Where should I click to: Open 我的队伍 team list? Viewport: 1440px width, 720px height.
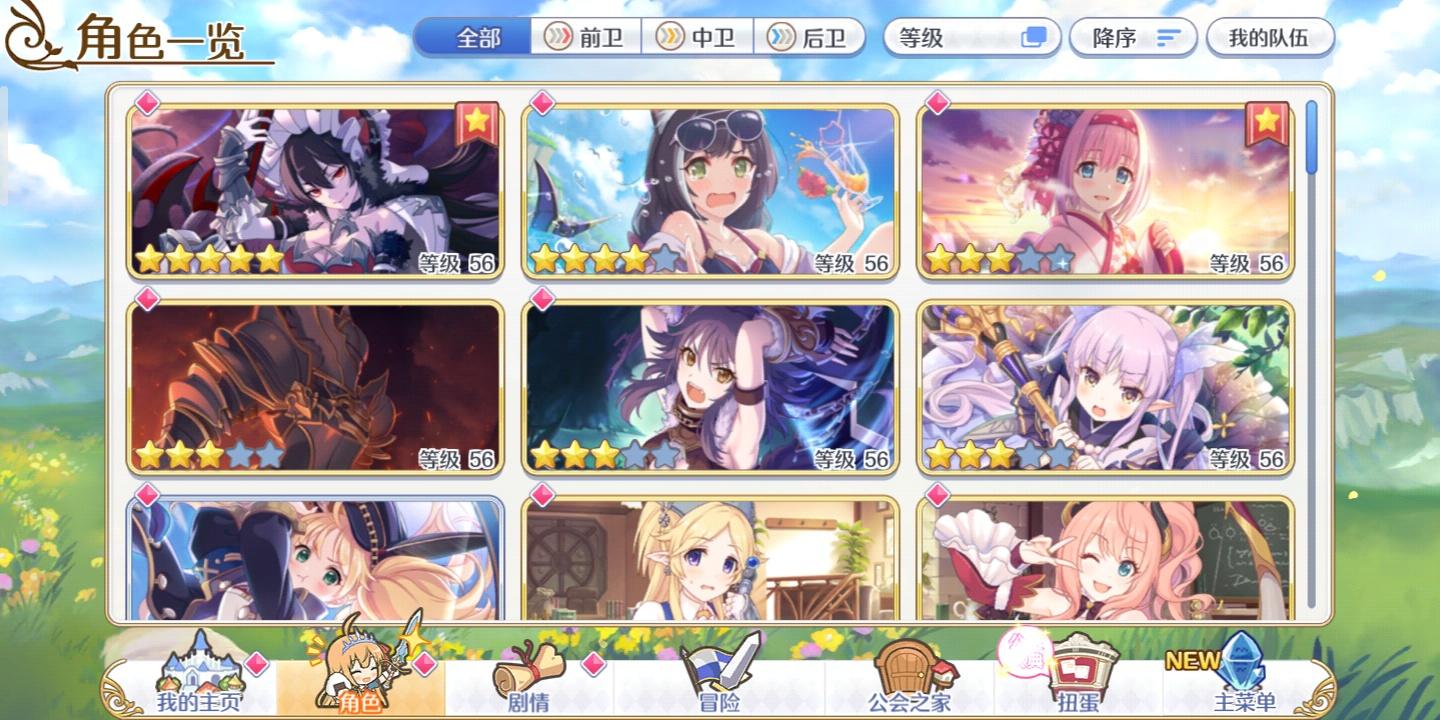click(x=1271, y=36)
